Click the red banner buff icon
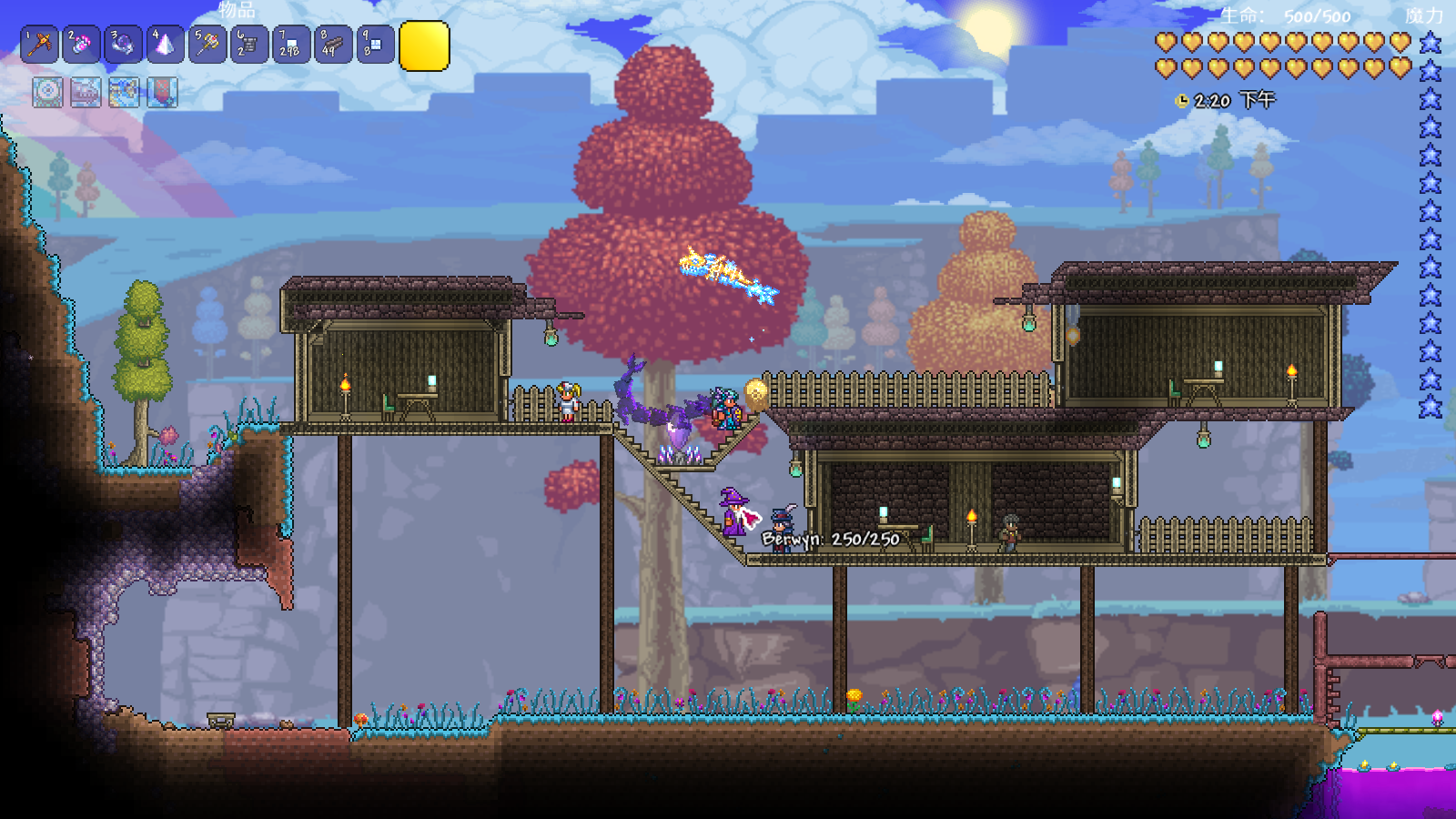The image size is (1456, 819). tap(163, 92)
